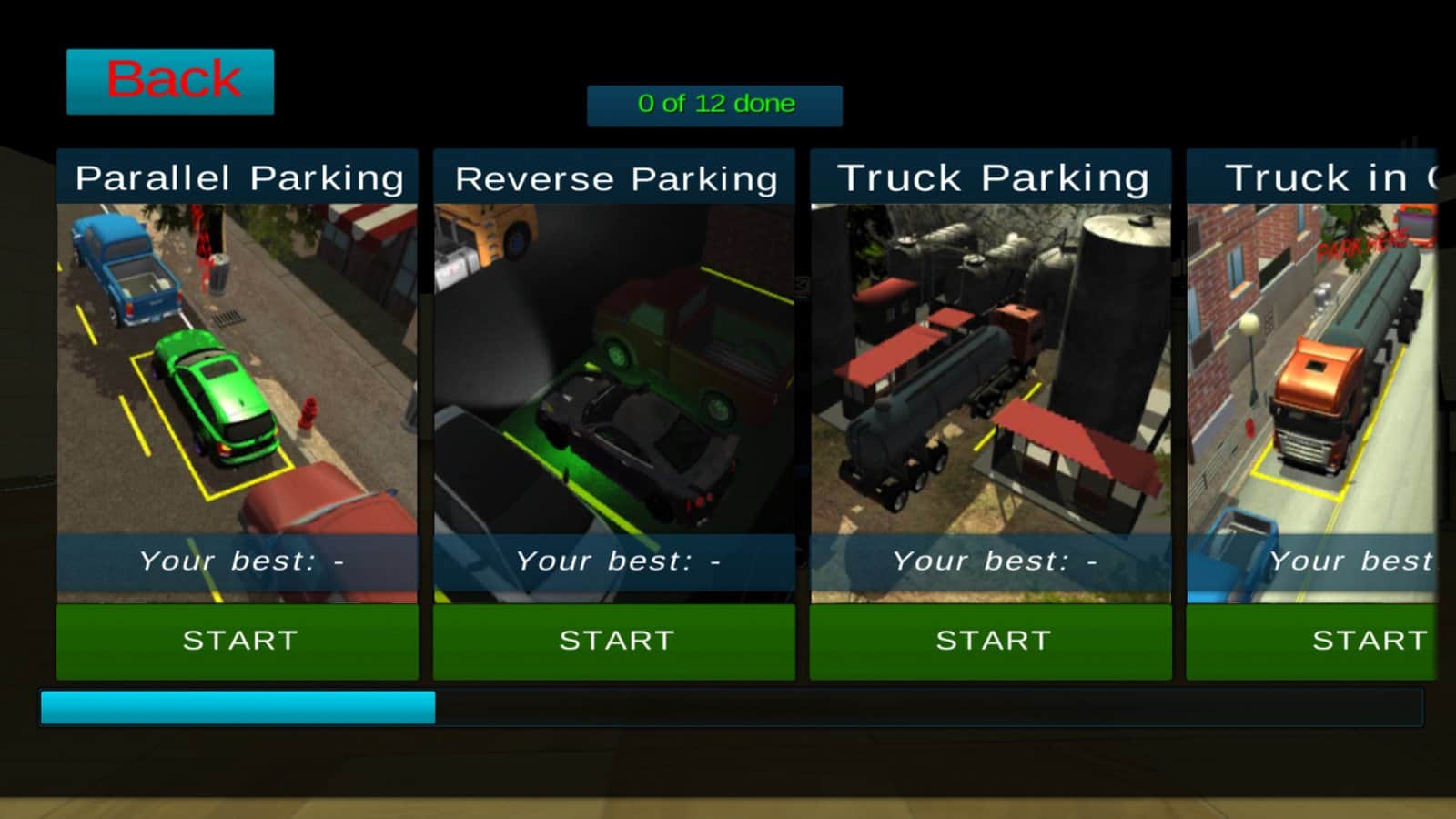The width and height of the screenshot is (1456, 819).
Task: Start the Truck Parking level
Action: click(991, 642)
